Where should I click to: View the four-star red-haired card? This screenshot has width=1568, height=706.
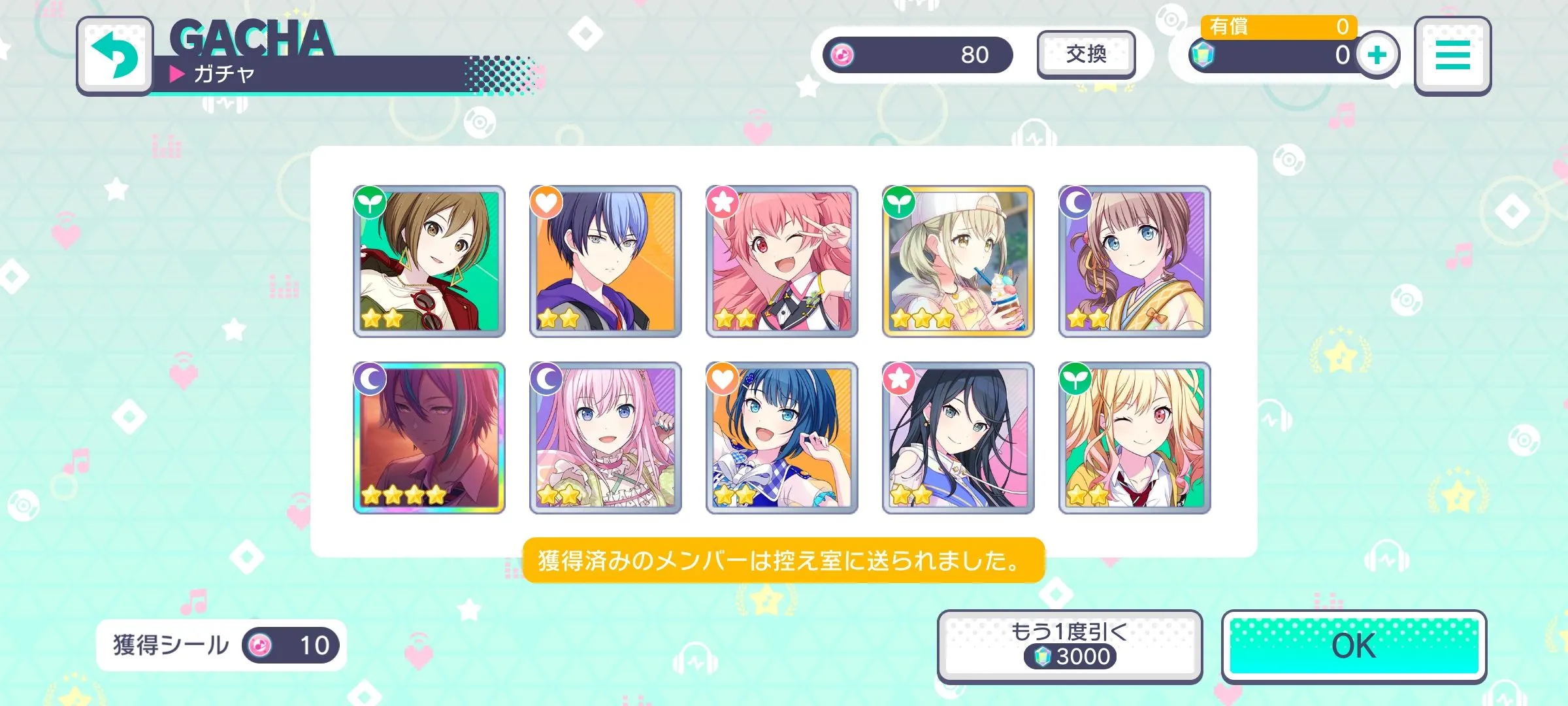[429, 438]
